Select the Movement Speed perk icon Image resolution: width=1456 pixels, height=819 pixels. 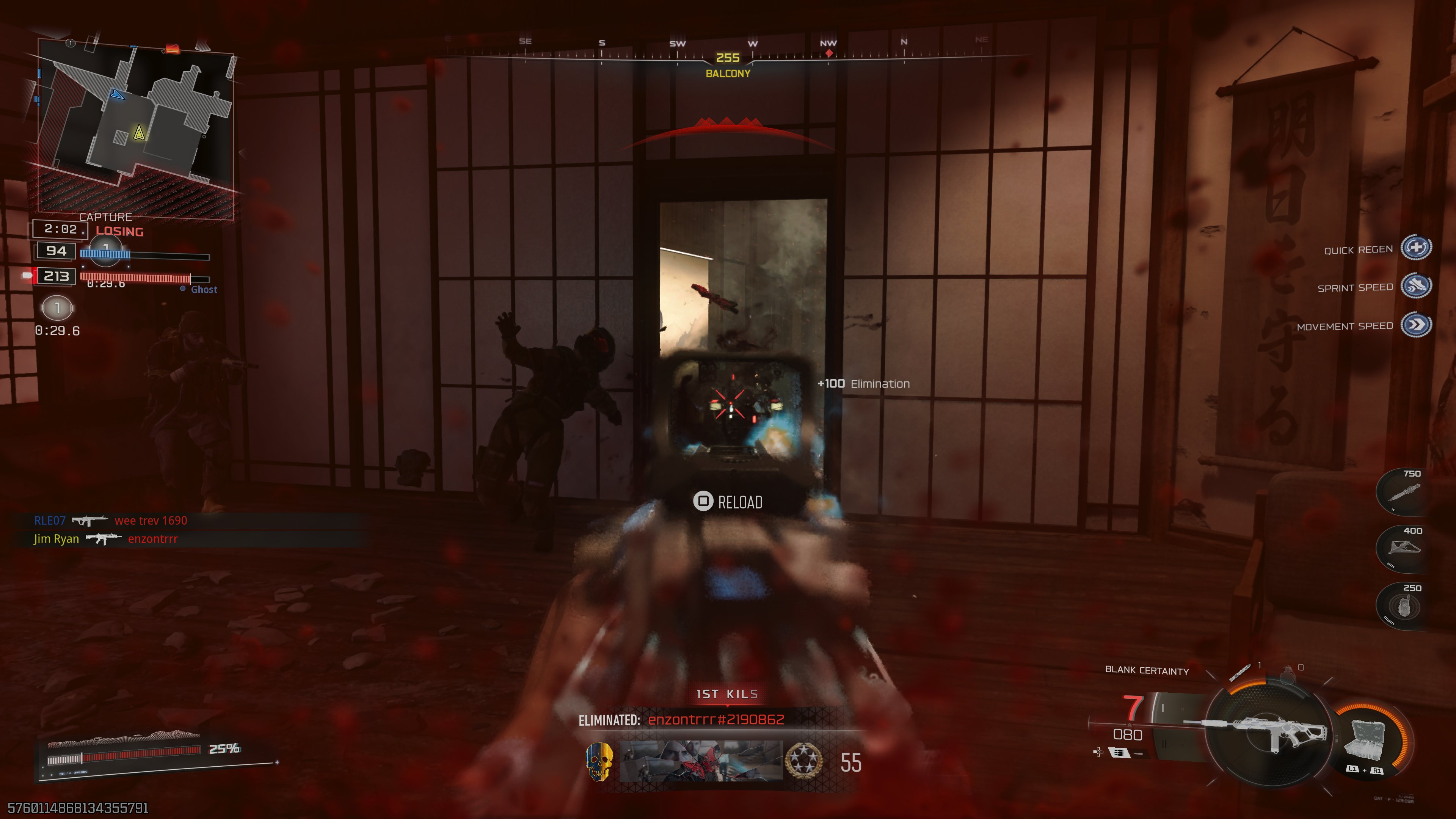(x=1416, y=325)
